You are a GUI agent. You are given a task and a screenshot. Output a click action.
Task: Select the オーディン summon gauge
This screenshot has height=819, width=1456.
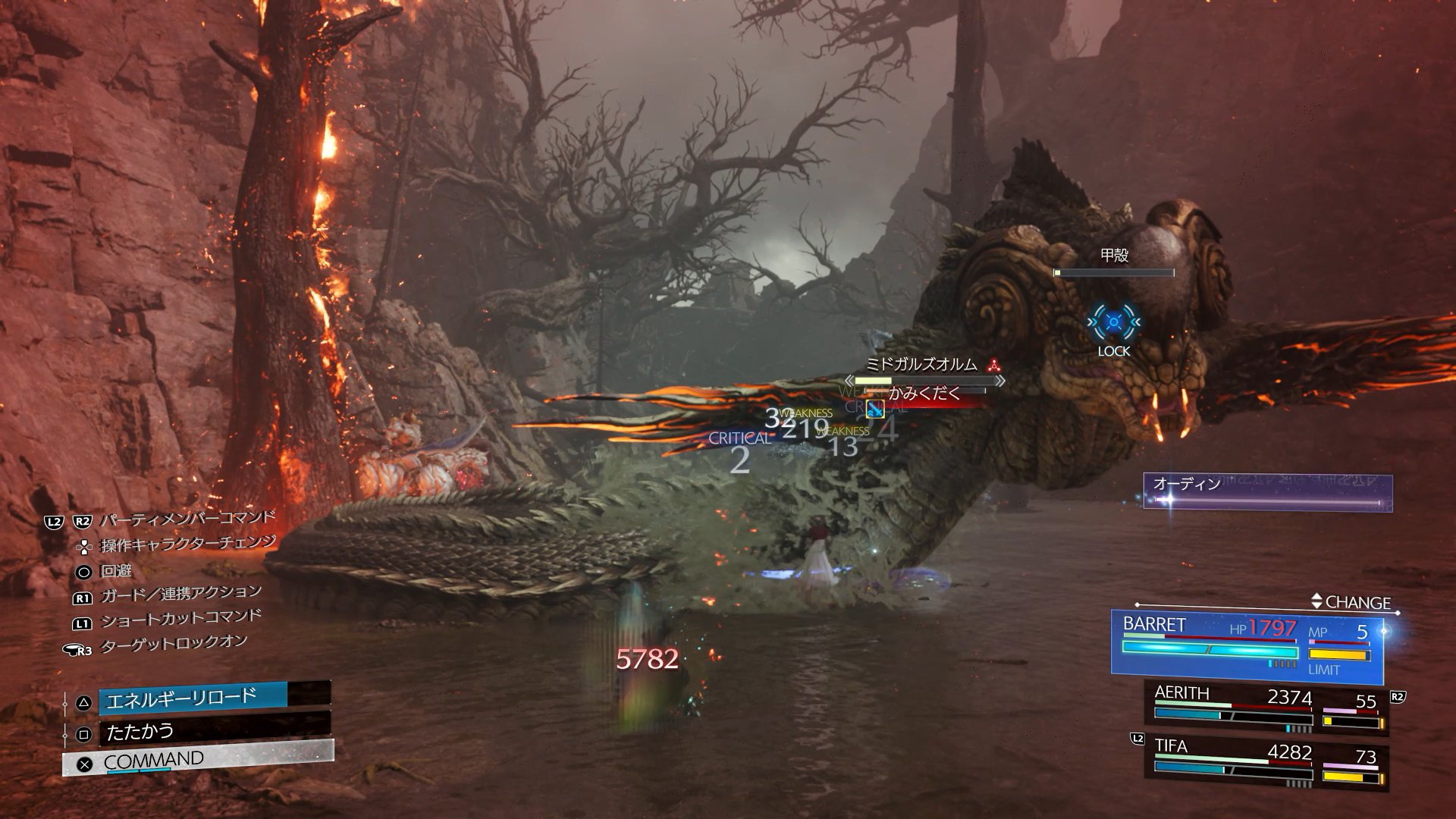[x=1266, y=491]
